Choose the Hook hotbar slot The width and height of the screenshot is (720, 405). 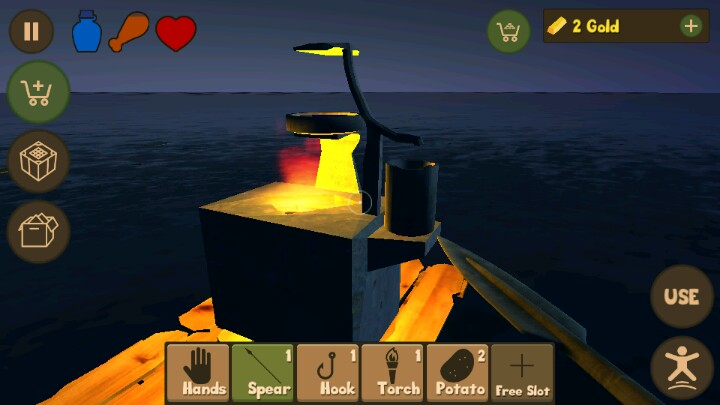tap(328, 374)
